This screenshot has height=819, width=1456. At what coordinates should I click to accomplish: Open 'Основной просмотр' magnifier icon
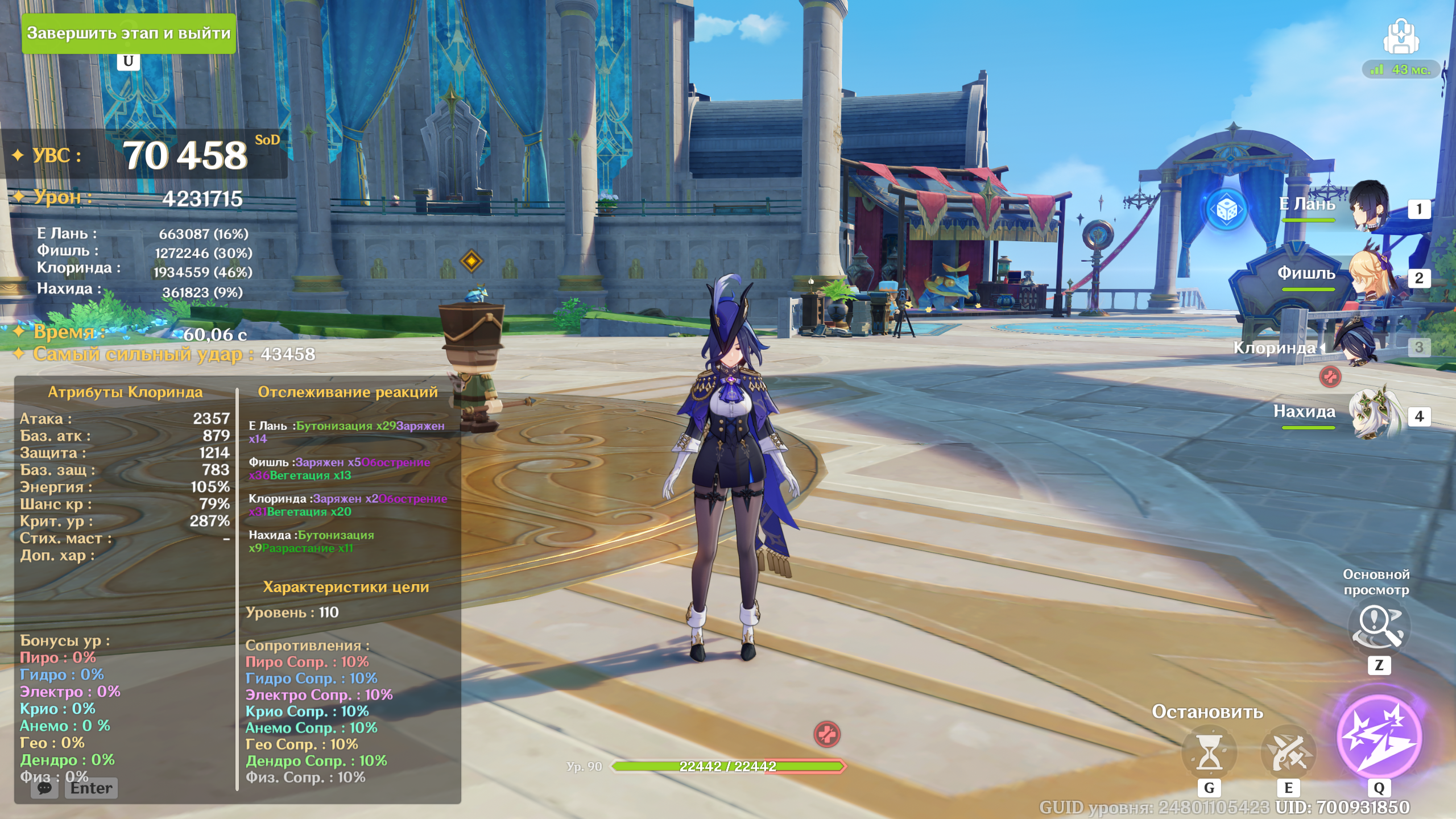pos(1378,626)
